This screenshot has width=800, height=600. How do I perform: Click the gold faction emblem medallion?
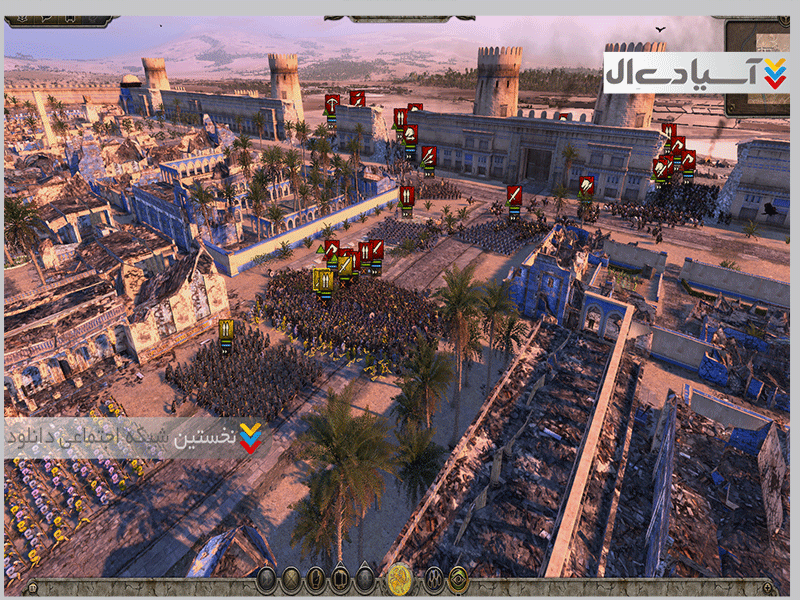(400, 578)
